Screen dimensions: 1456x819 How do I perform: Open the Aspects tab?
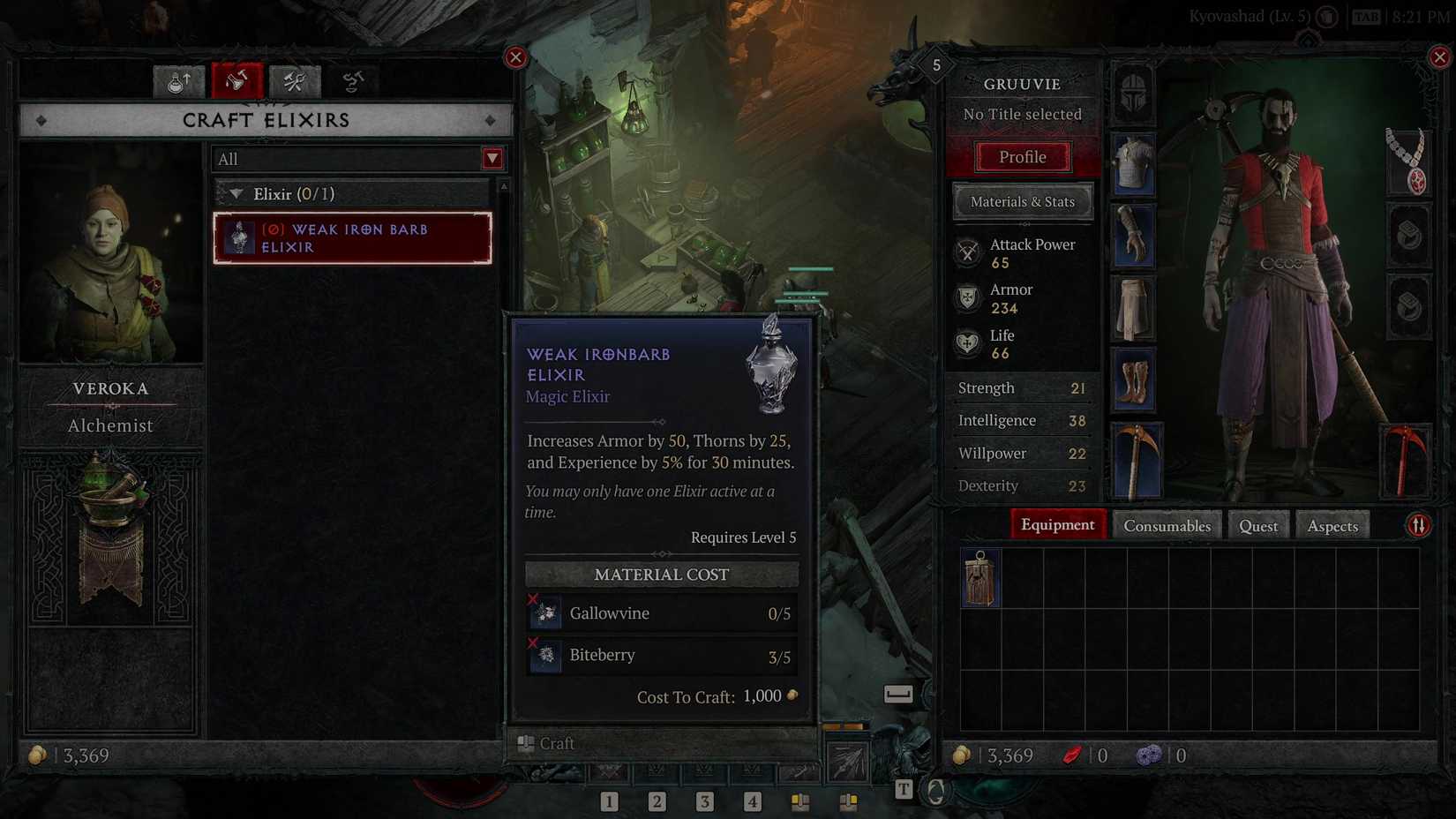(1332, 524)
